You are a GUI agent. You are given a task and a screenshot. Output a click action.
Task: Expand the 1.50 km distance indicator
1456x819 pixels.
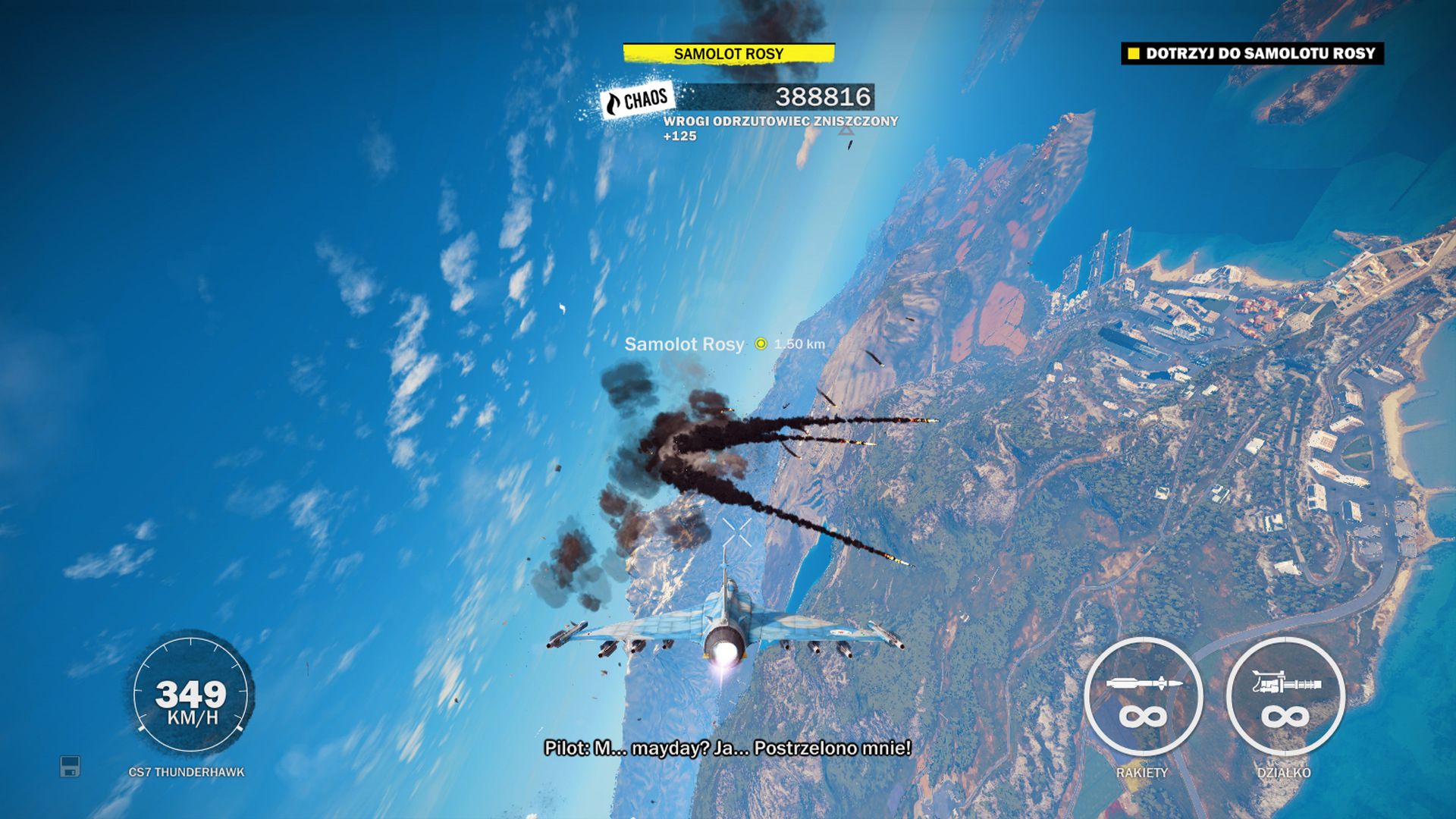(x=800, y=344)
